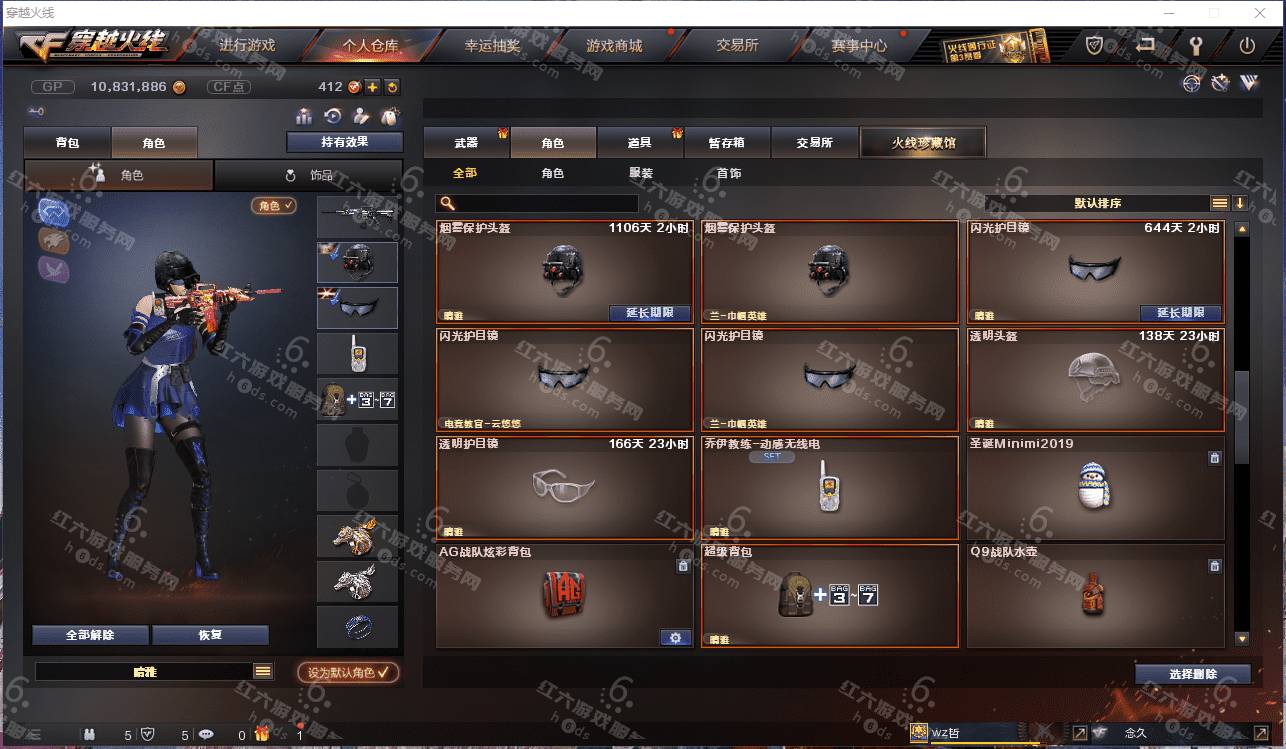Viewport: 1286px width, 749px height.
Task: Switch to the 道具 items tab
Action: click(639, 143)
